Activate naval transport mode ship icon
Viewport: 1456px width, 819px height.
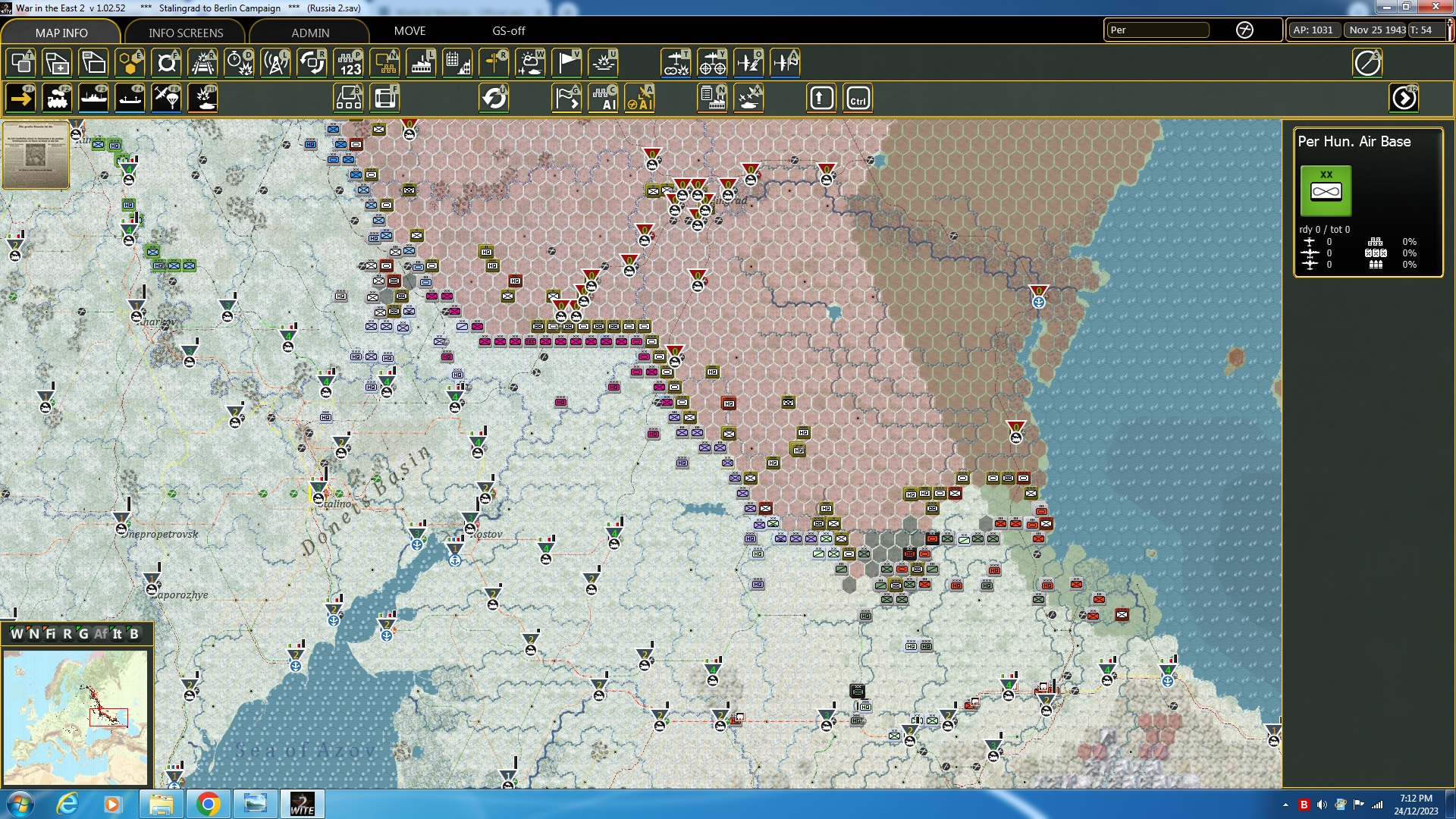point(94,98)
